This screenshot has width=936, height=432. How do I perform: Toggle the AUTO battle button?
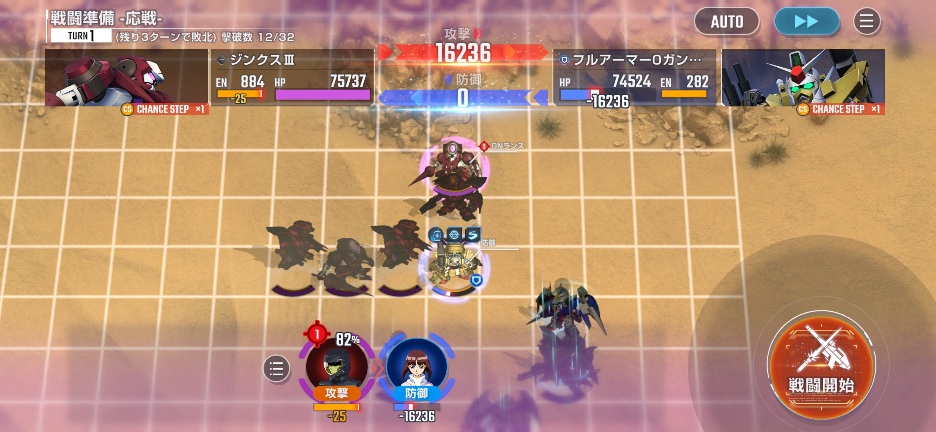tap(727, 21)
